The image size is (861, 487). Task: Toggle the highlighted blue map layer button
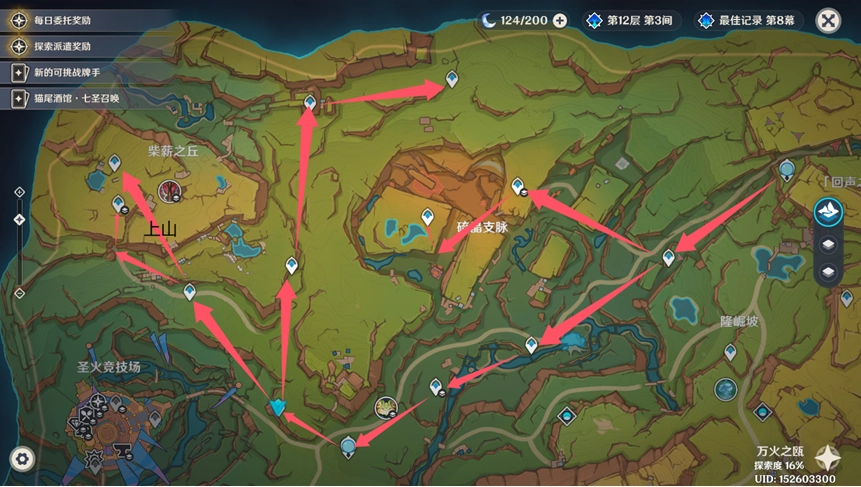827,211
